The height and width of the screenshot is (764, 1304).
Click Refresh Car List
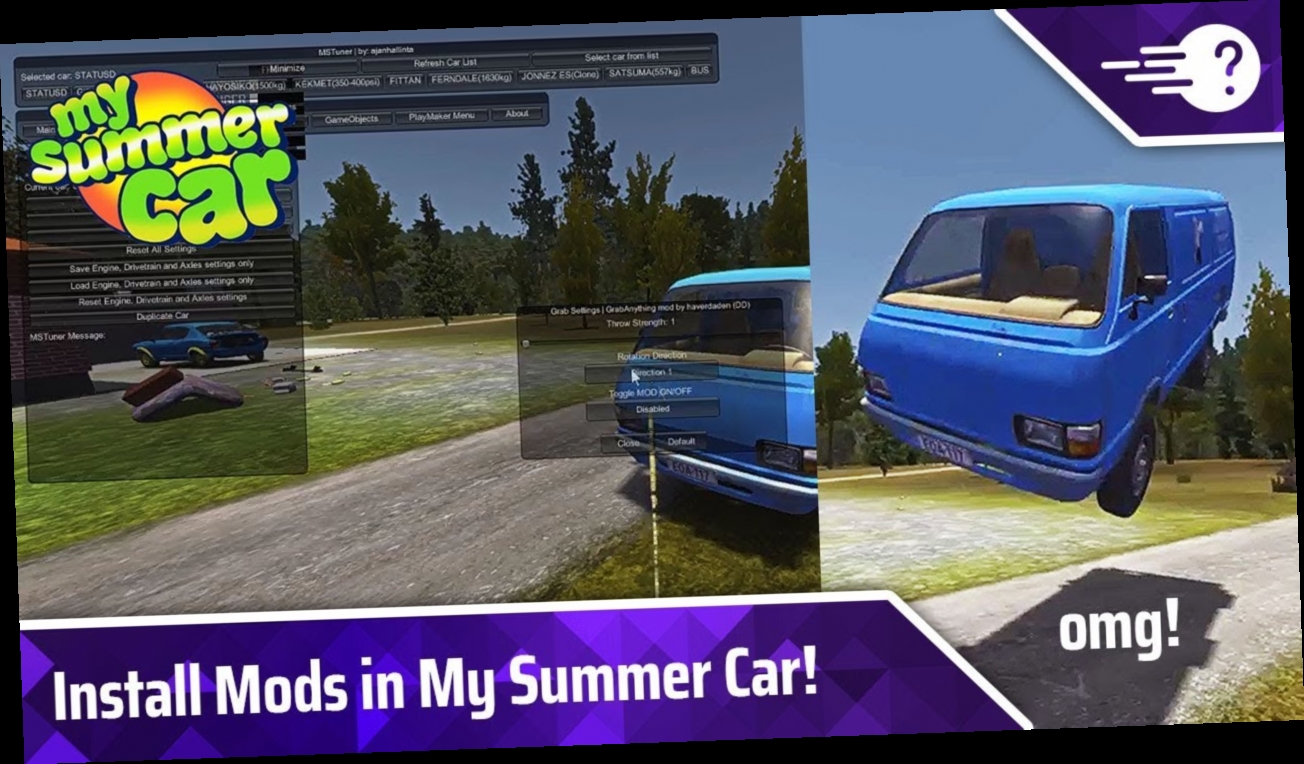[x=445, y=63]
